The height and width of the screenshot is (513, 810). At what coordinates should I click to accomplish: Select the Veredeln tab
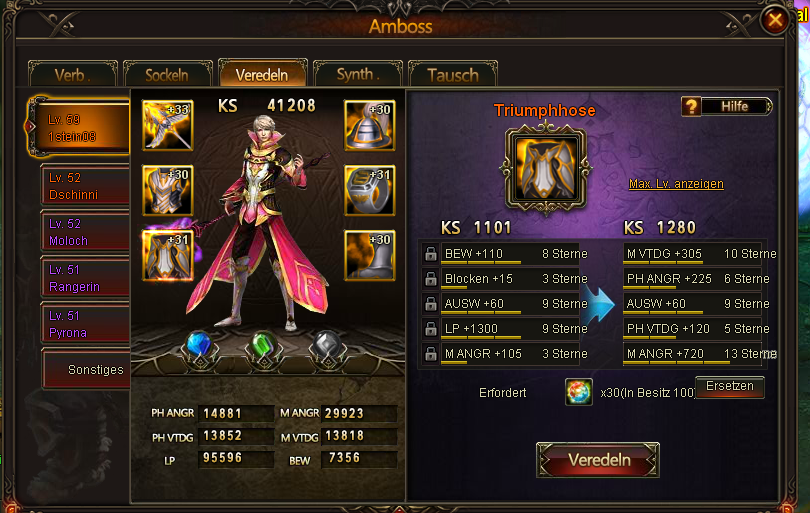pyautogui.click(x=262, y=75)
